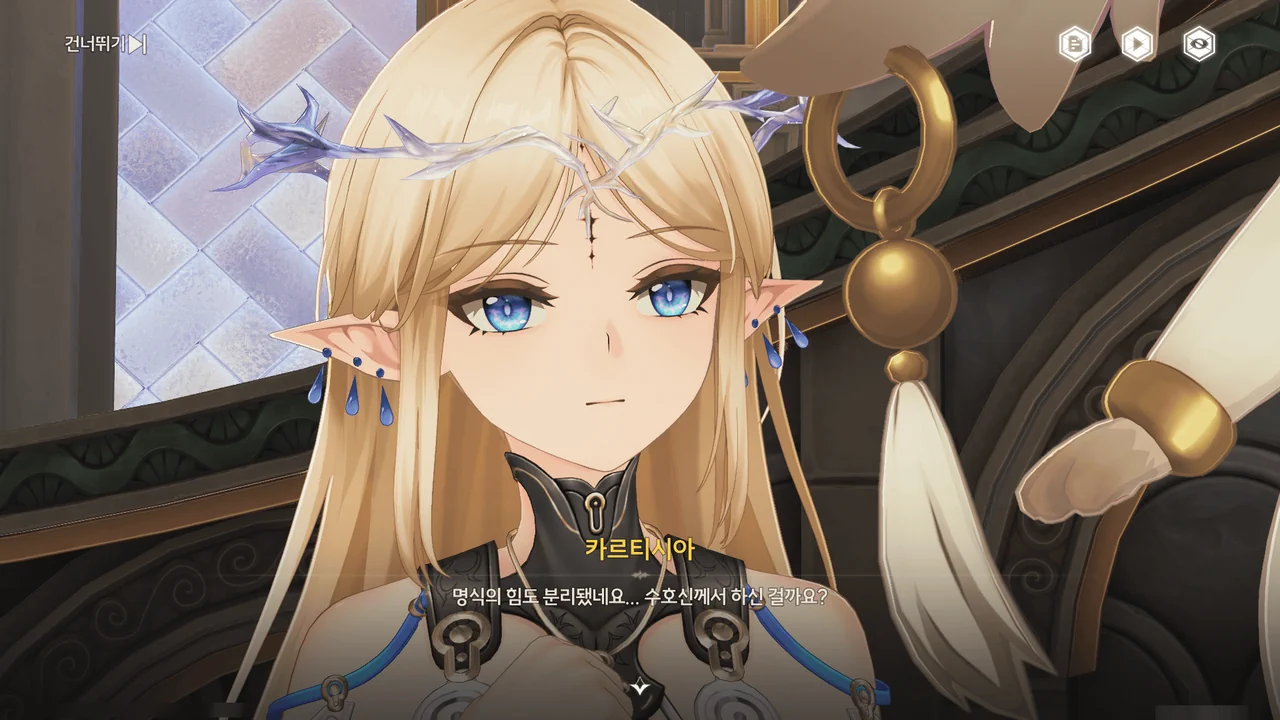Advance dialogue with the diamond arrow indicator
Viewport: 1280px width, 720px height.
[640, 686]
